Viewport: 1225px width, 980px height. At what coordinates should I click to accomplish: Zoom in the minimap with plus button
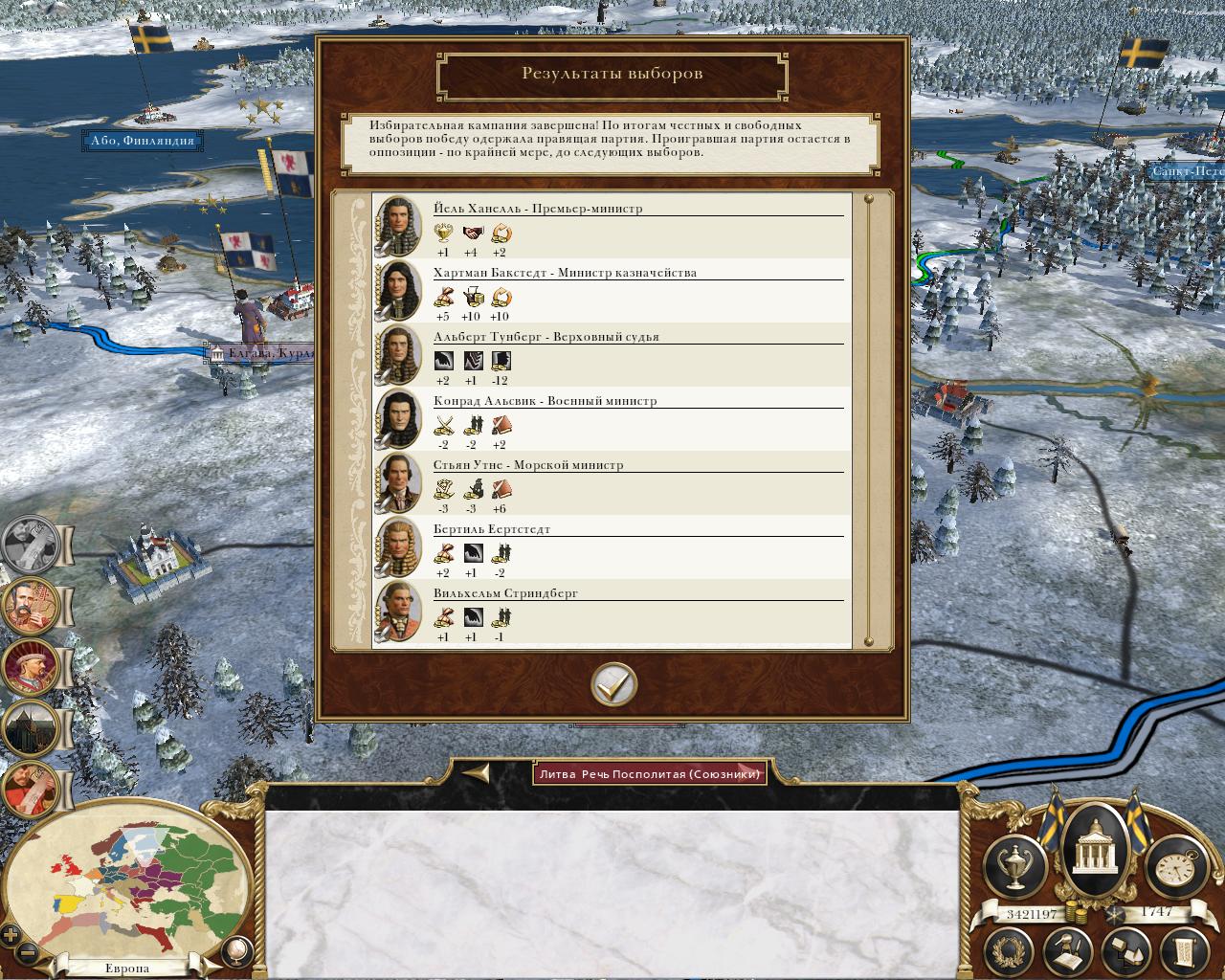tap(11, 935)
